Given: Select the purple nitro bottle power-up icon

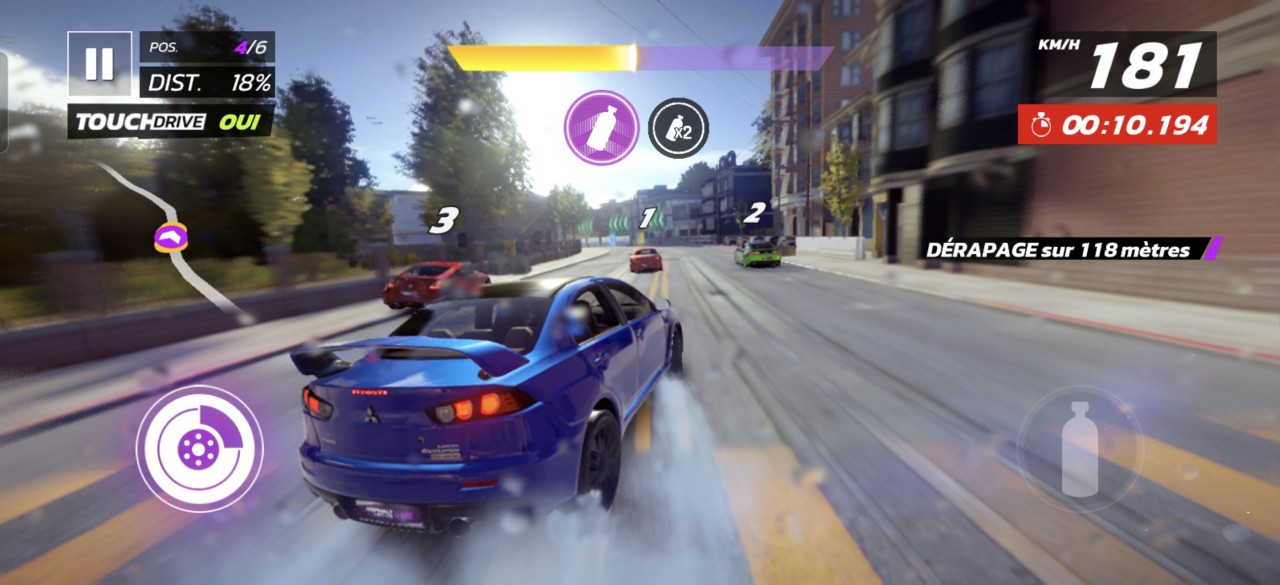Looking at the screenshot, I should click(601, 128).
